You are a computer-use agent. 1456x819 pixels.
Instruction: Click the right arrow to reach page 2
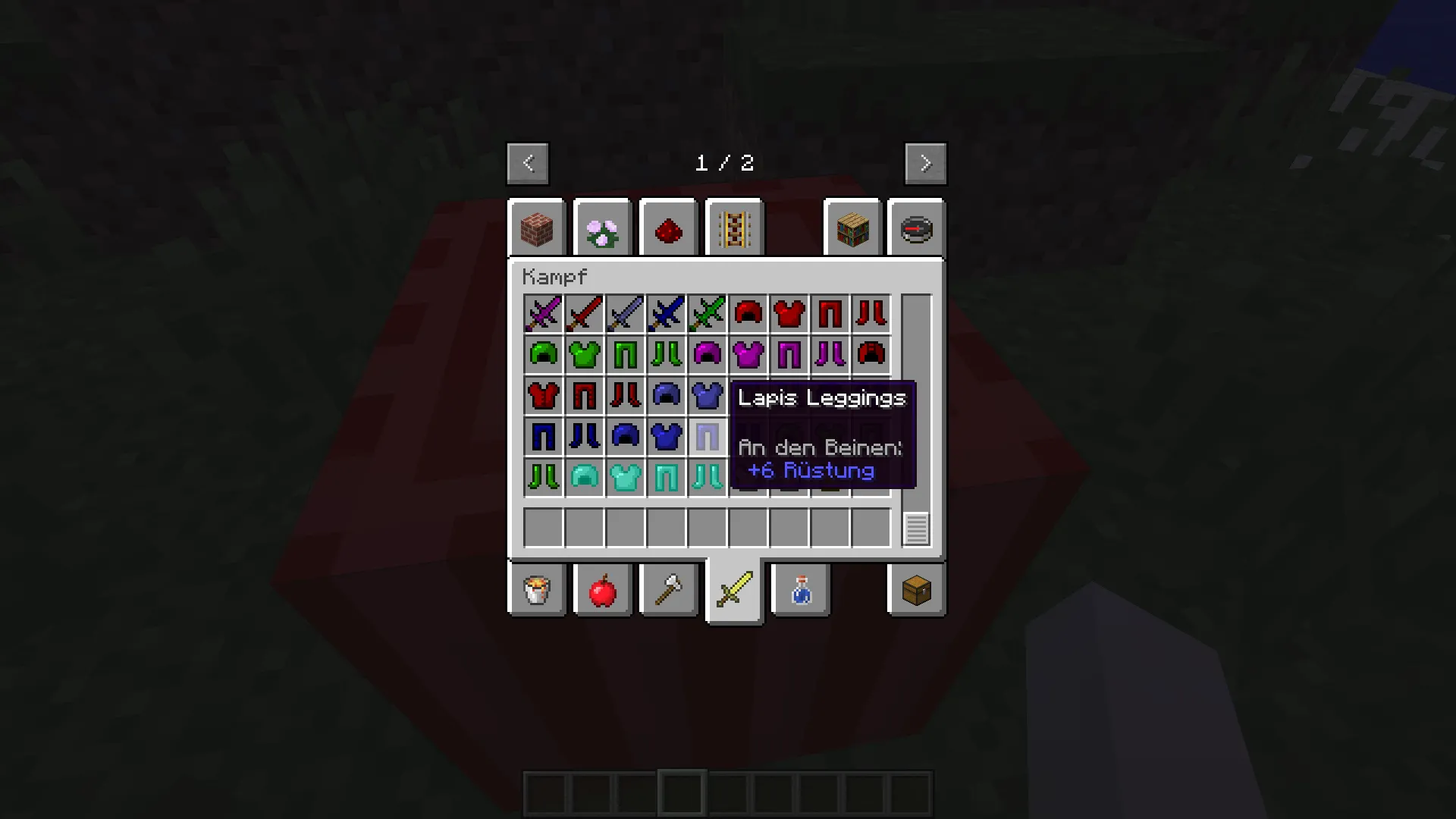[924, 163]
